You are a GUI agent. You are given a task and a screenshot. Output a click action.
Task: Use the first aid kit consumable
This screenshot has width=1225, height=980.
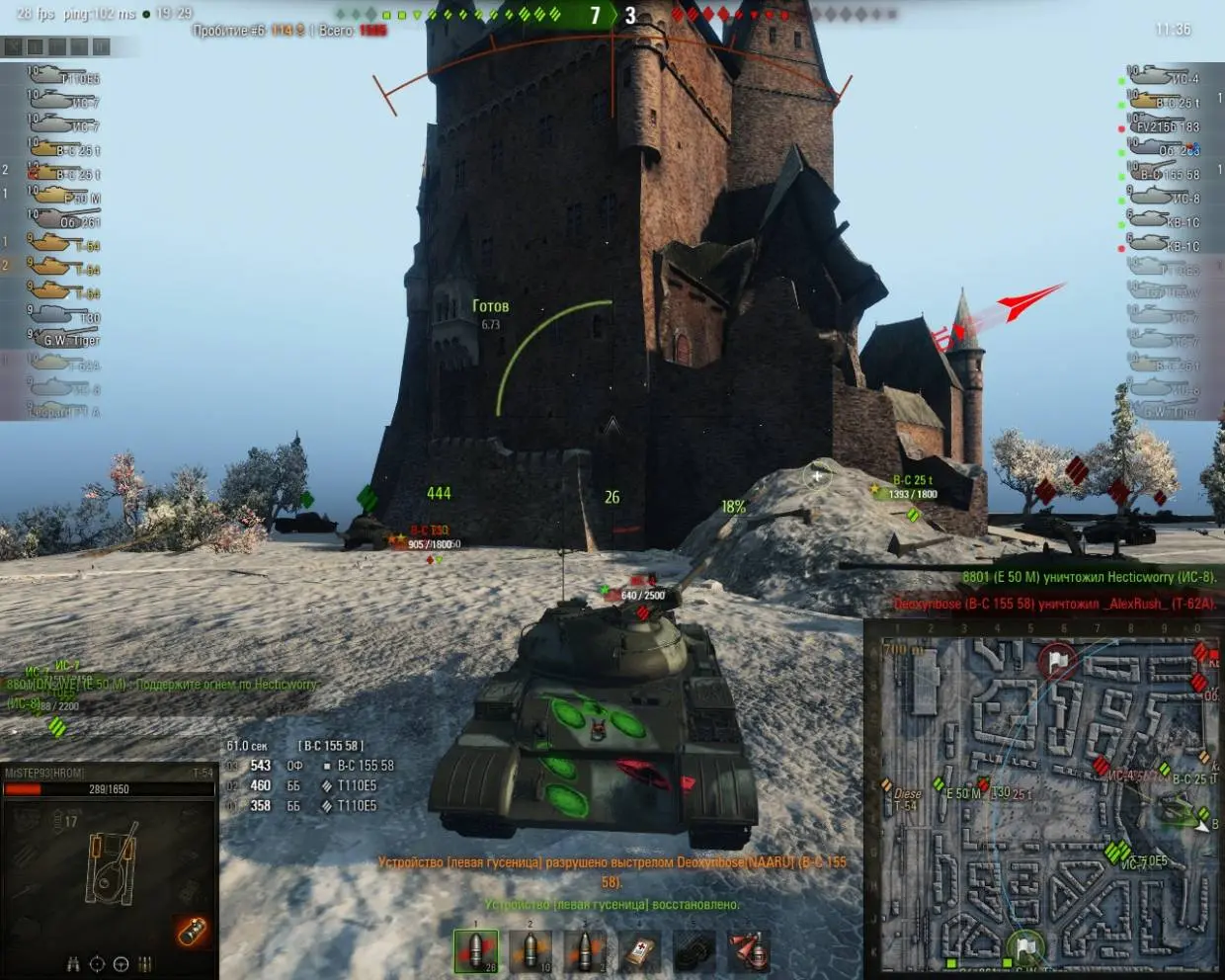[639, 950]
